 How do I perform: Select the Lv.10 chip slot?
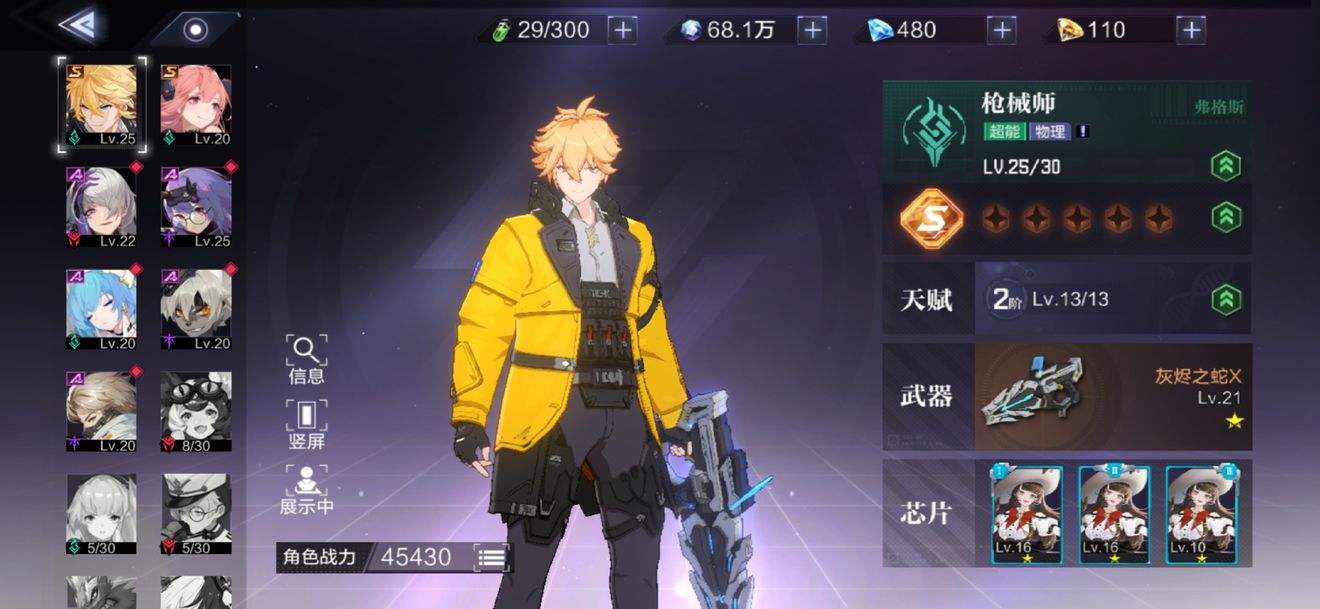tap(1201, 514)
